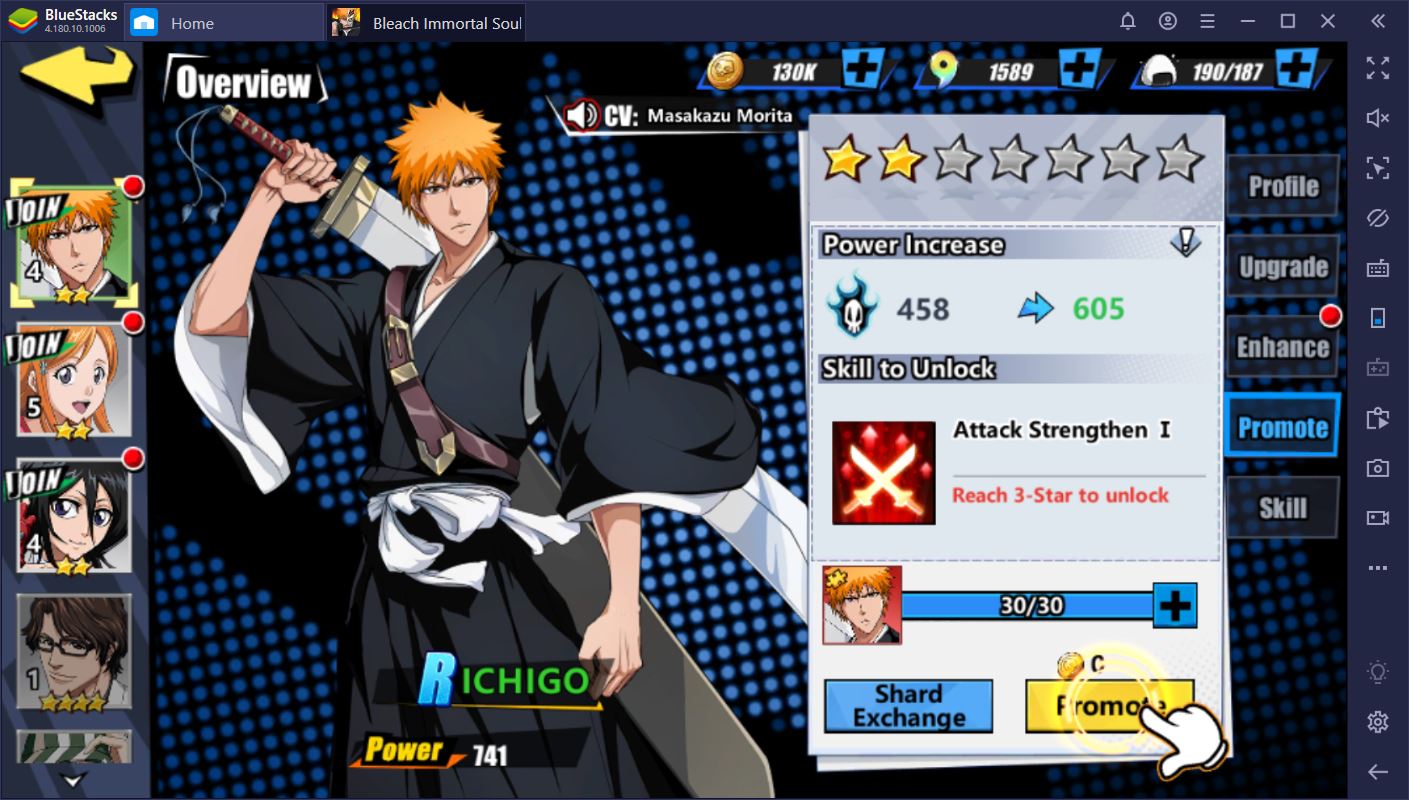Choose the Orihime character portrait
1409x800 pixels.
point(74,380)
